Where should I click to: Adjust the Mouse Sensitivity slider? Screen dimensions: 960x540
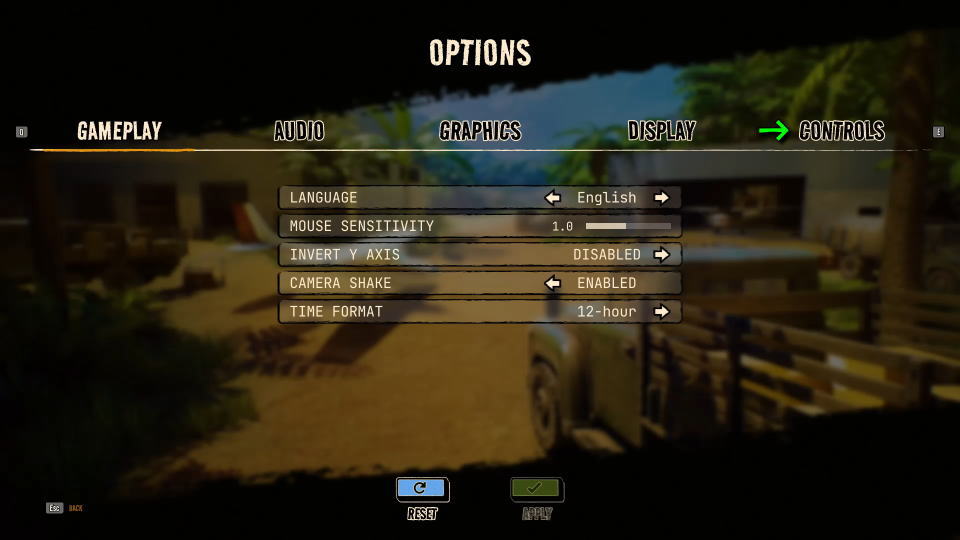click(628, 227)
